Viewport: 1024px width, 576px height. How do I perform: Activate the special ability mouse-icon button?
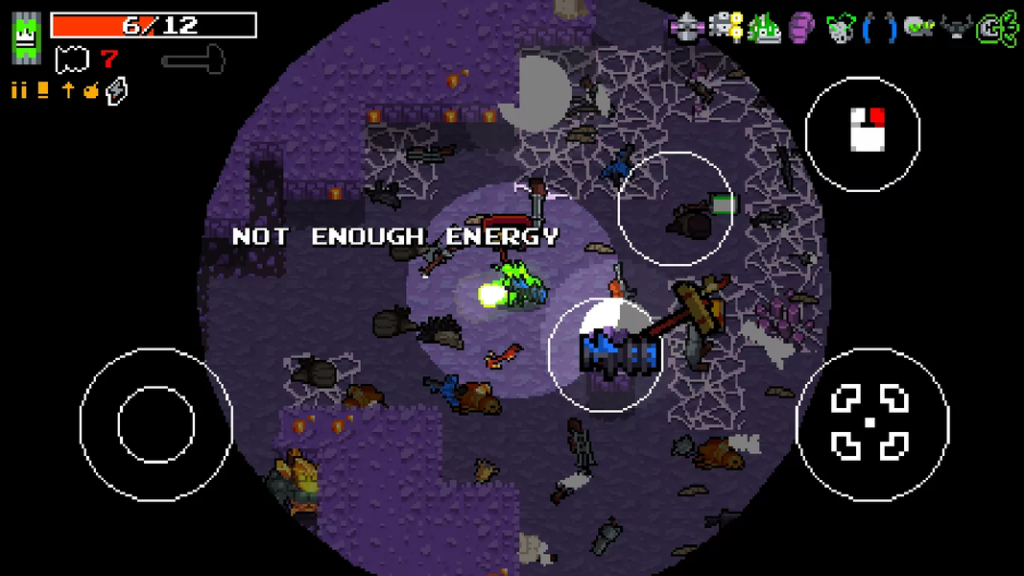tap(862, 133)
